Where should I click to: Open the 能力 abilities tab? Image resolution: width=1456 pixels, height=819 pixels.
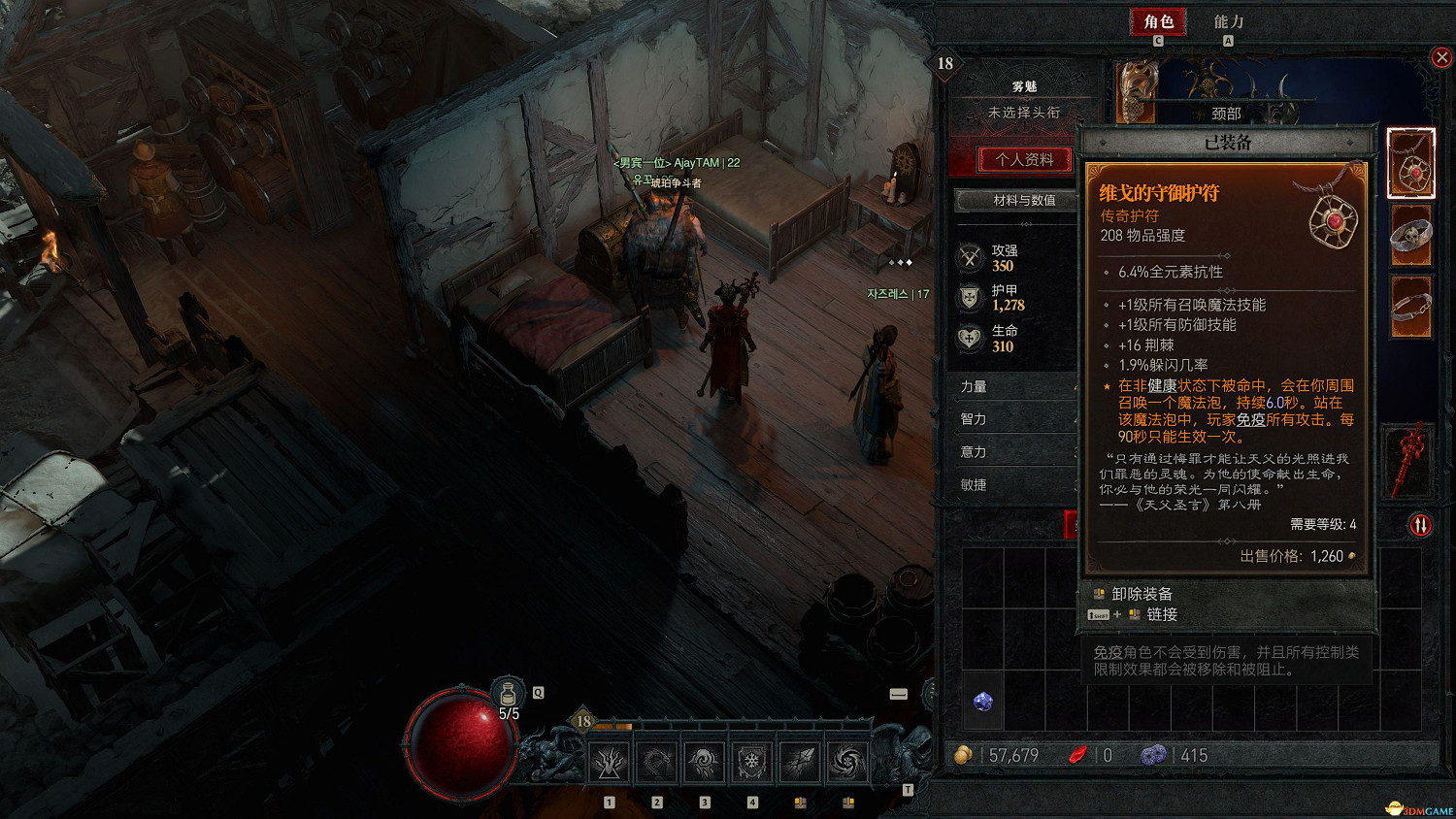(x=1228, y=21)
